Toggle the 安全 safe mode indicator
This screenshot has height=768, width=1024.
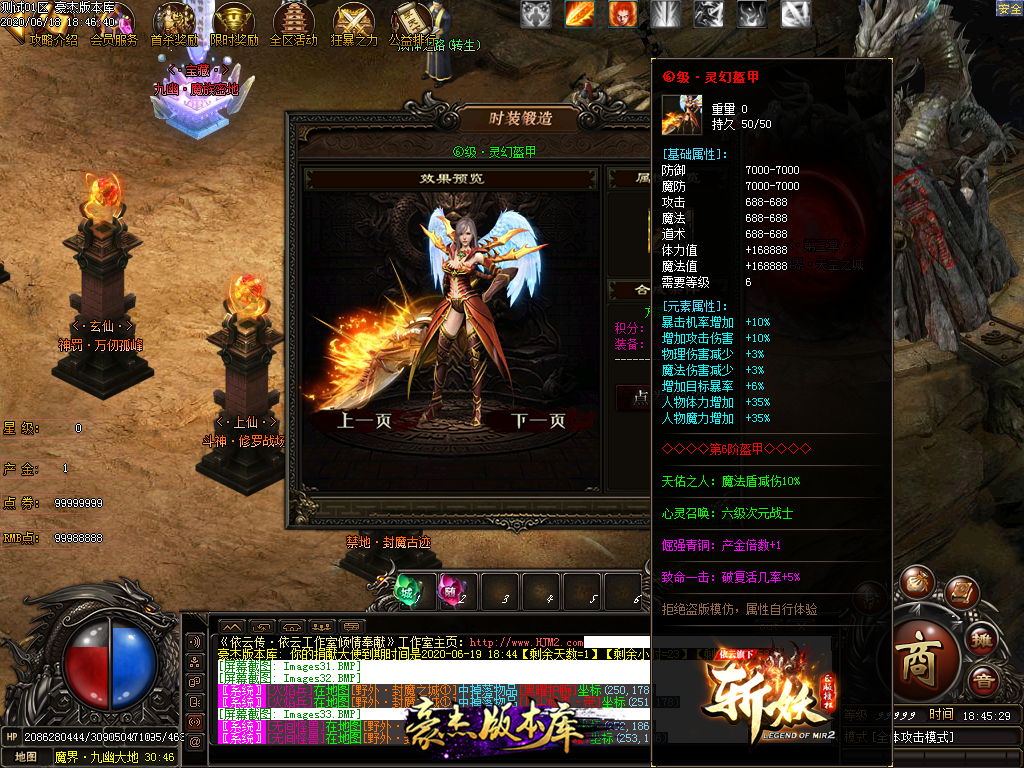click(1009, 8)
